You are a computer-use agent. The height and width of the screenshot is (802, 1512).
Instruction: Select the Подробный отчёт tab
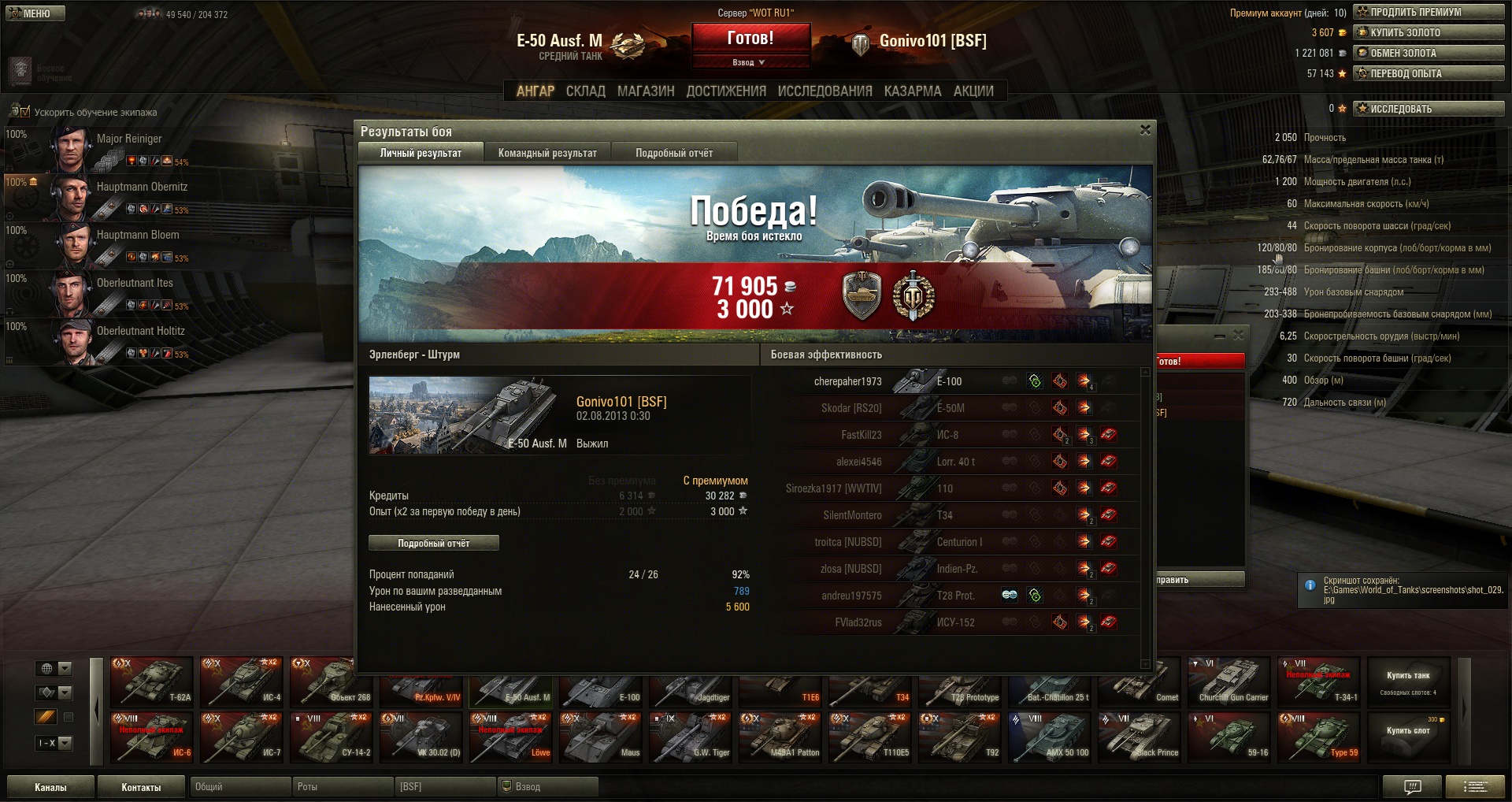pos(674,153)
